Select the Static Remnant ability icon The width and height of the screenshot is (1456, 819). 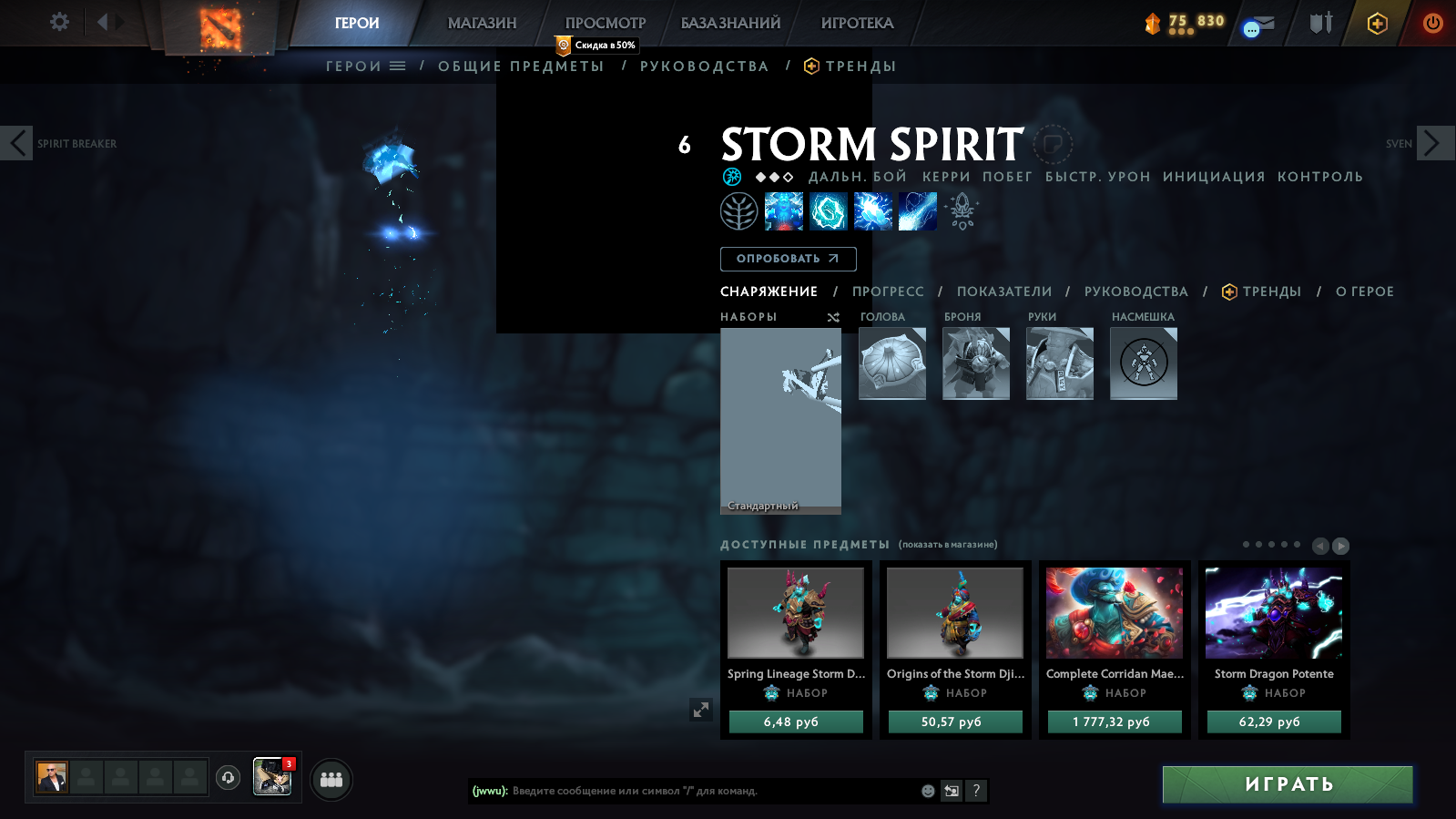click(784, 210)
